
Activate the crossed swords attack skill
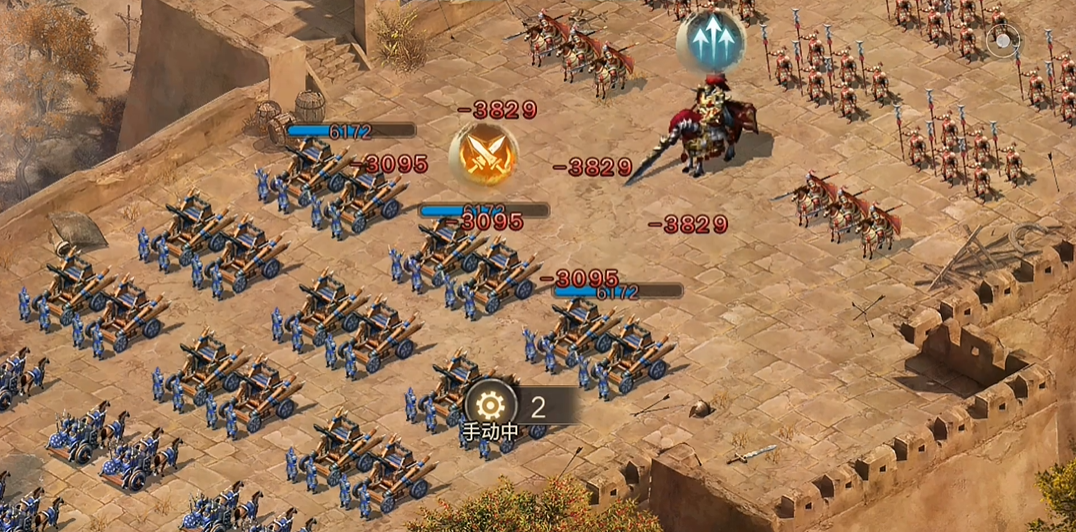pos(483,154)
